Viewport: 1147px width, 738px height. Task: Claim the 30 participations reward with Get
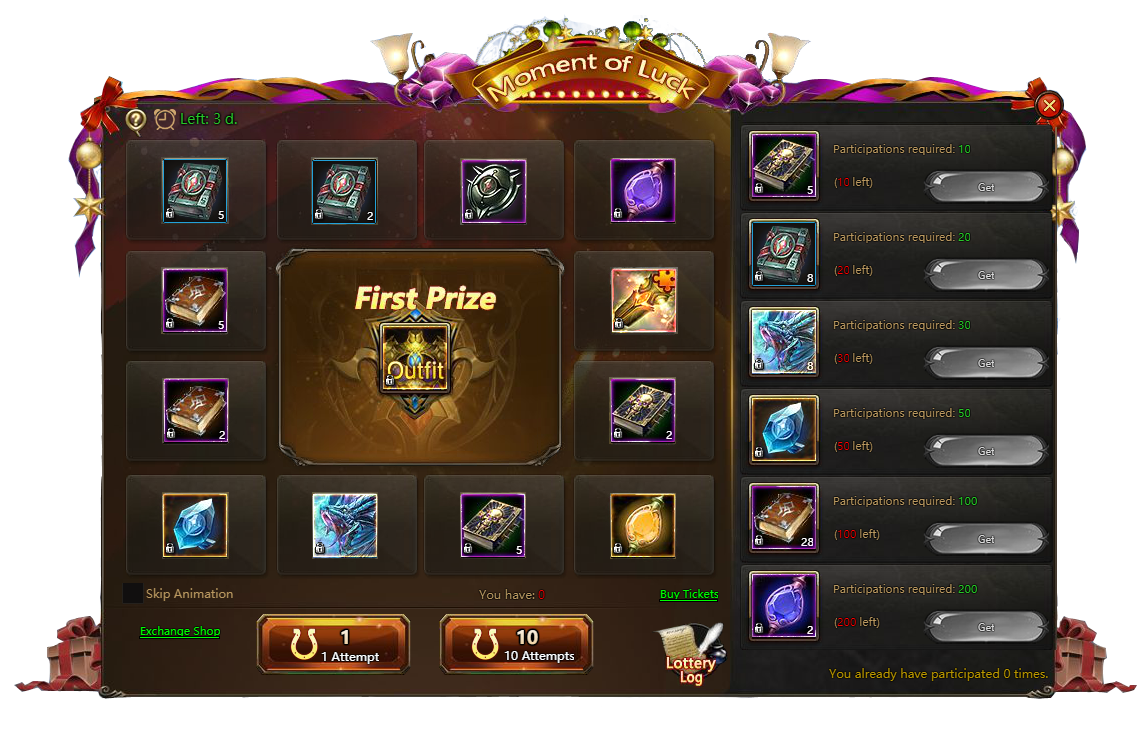pos(986,363)
